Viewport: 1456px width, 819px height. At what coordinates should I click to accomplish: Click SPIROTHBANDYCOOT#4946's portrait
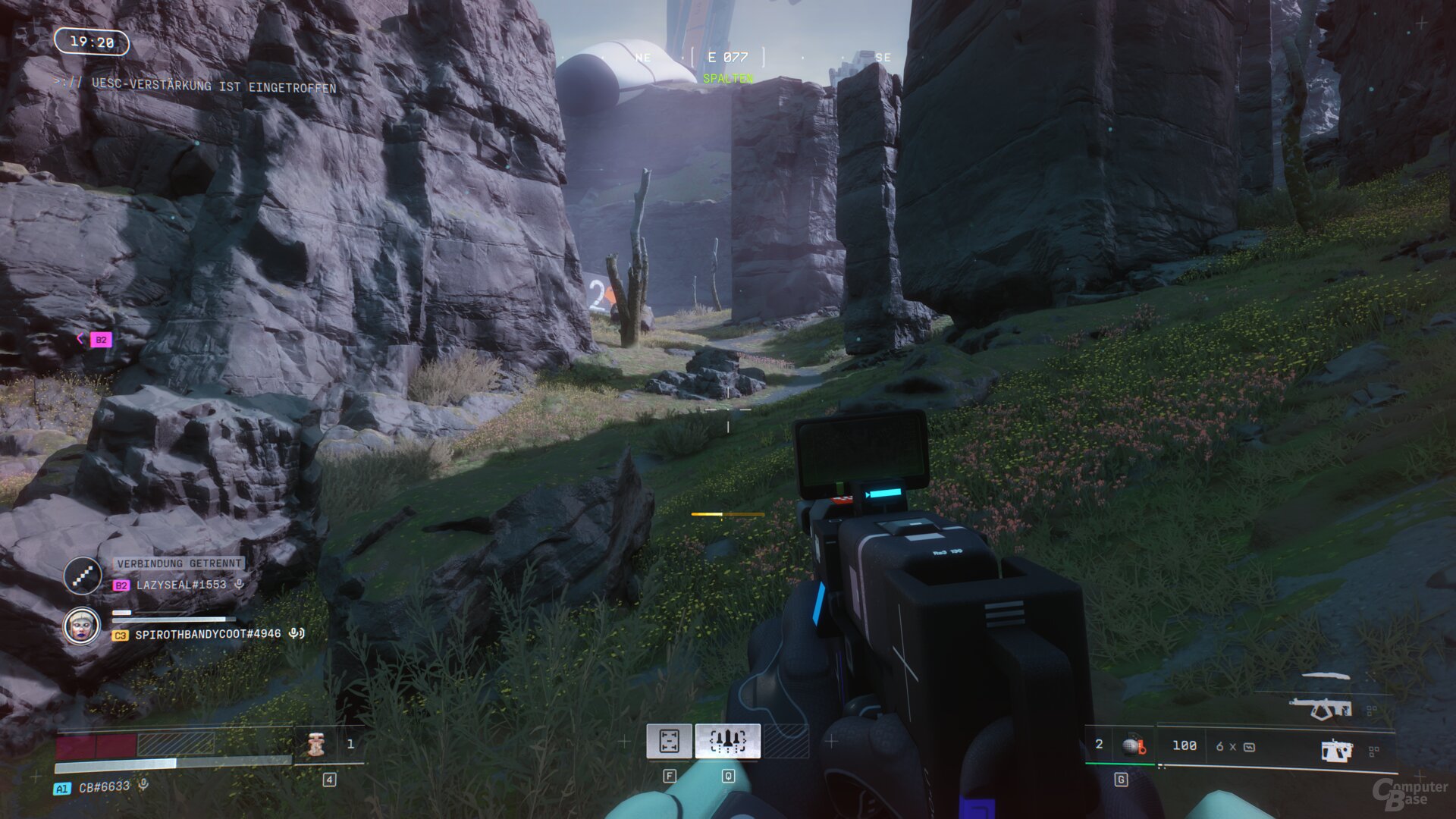click(x=81, y=627)
